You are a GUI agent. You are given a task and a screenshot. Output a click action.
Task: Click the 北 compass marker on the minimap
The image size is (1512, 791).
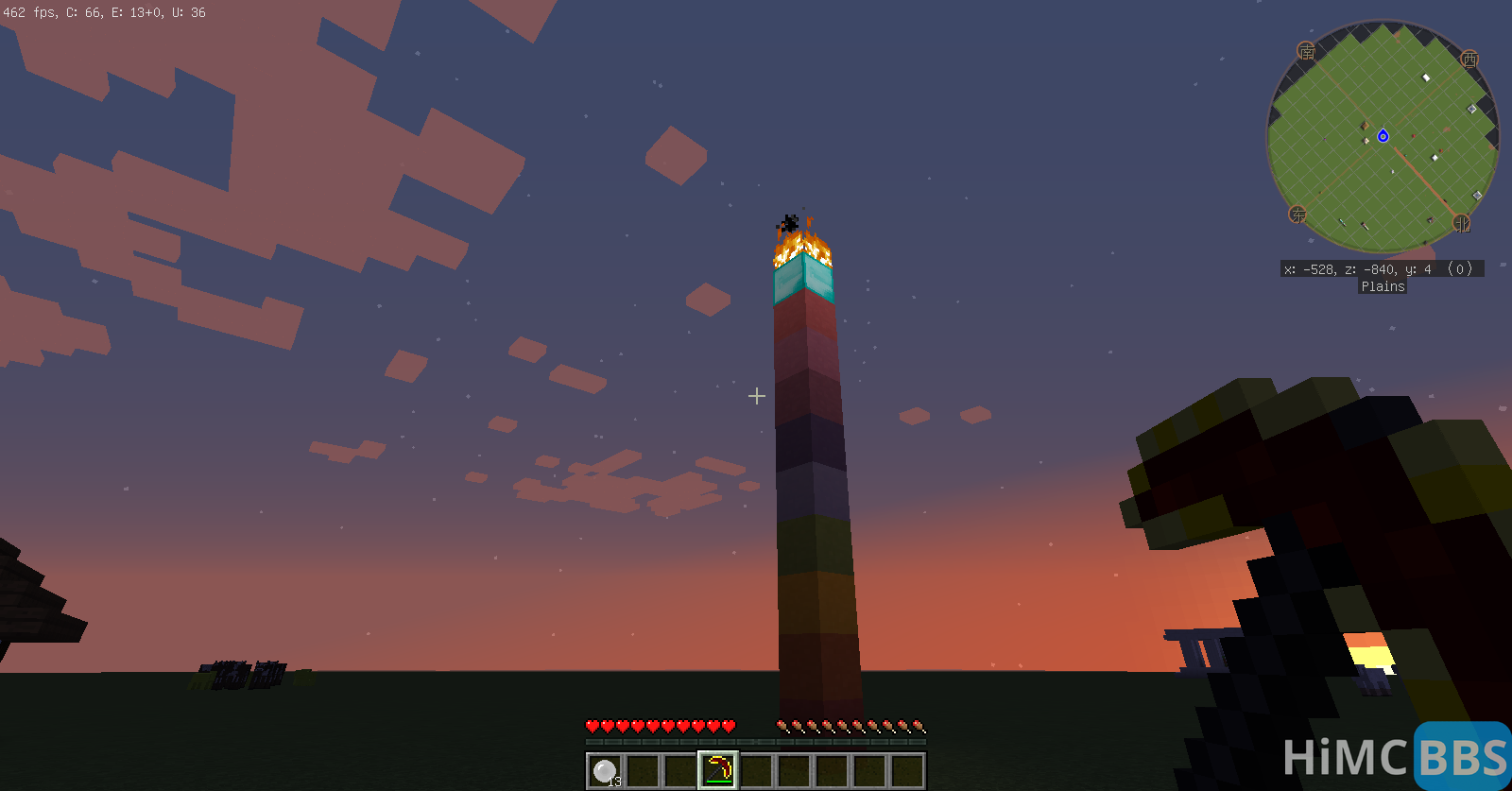pyautogui.click(x=1462, y=222)
